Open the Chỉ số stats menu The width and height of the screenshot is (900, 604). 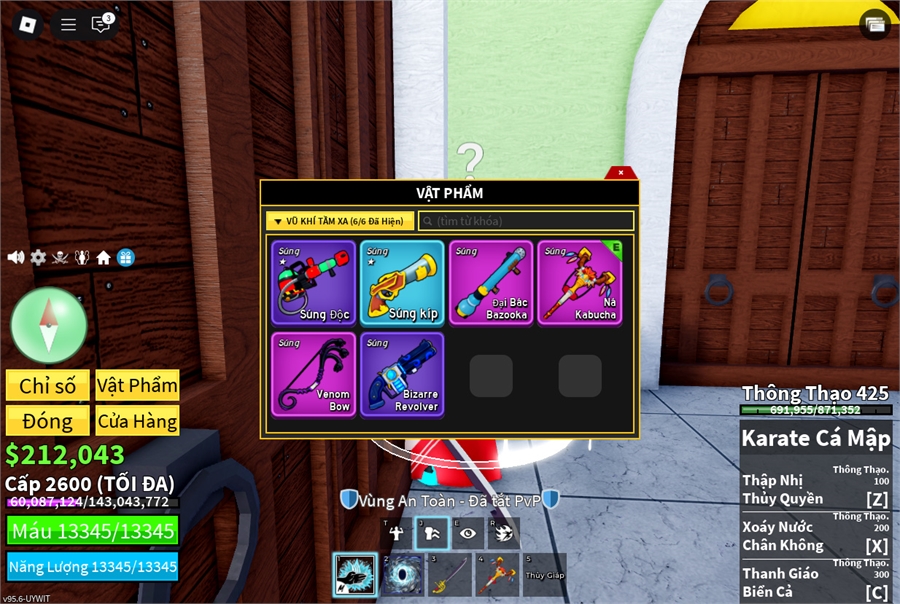(x=47, y=386)
